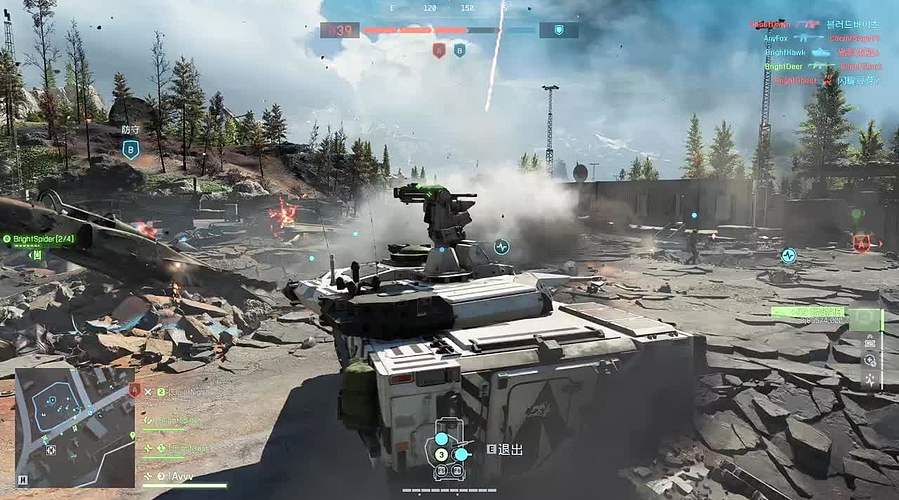Select squad member !Avyy in the squad list
899x500 pixels.
pyautogui.click(x=182, y=475)
